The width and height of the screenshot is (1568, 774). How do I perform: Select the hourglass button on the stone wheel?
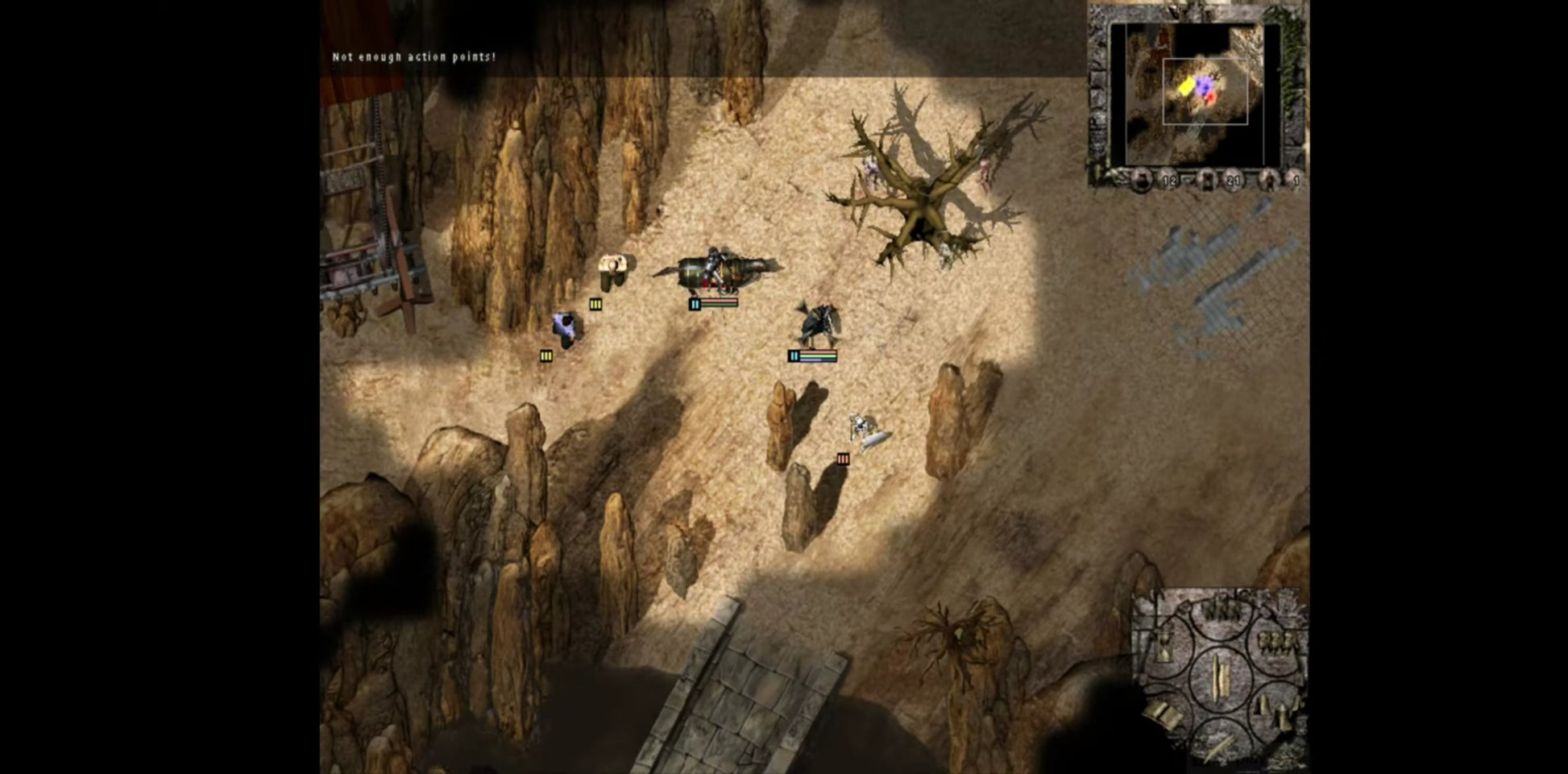[x=1164, y=647]
